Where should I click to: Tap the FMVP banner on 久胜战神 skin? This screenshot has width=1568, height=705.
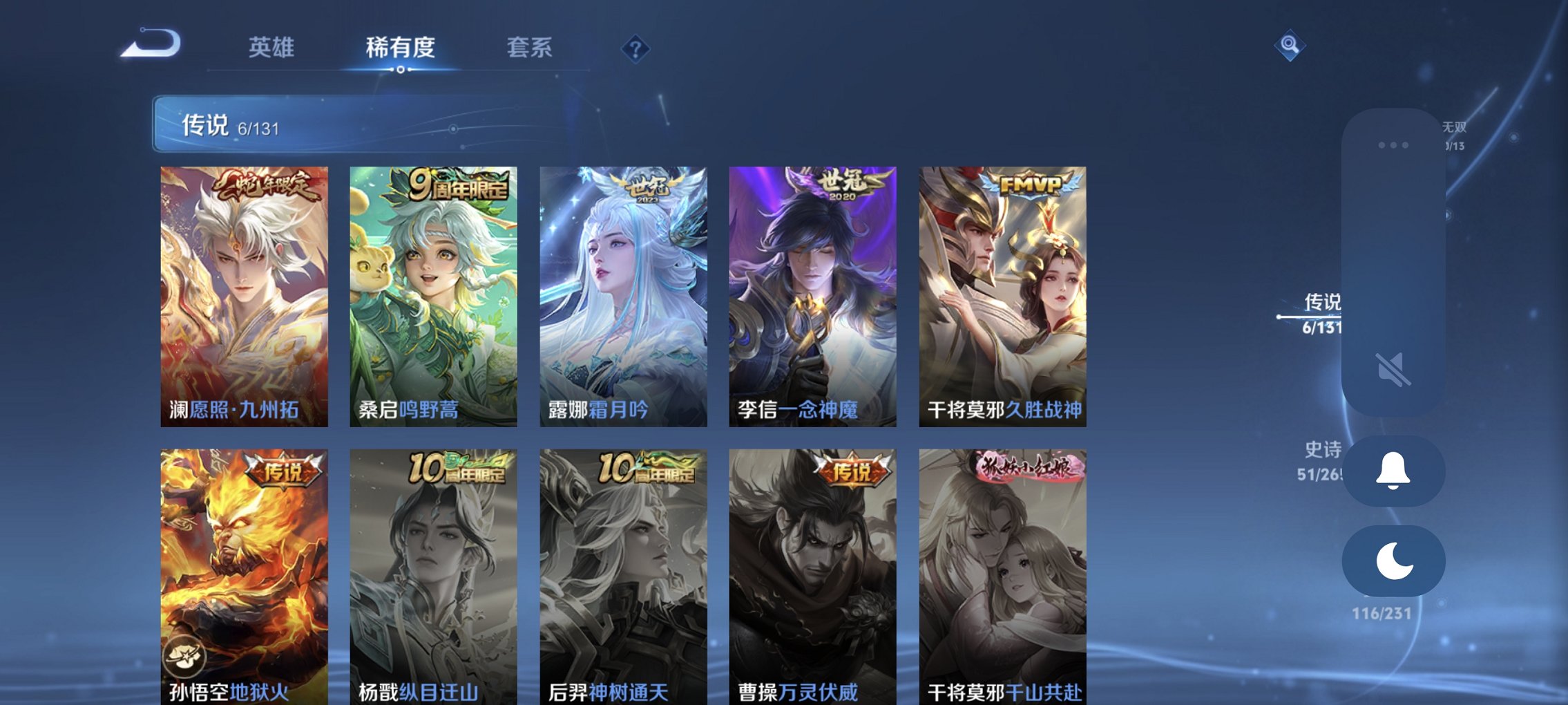1032,184
